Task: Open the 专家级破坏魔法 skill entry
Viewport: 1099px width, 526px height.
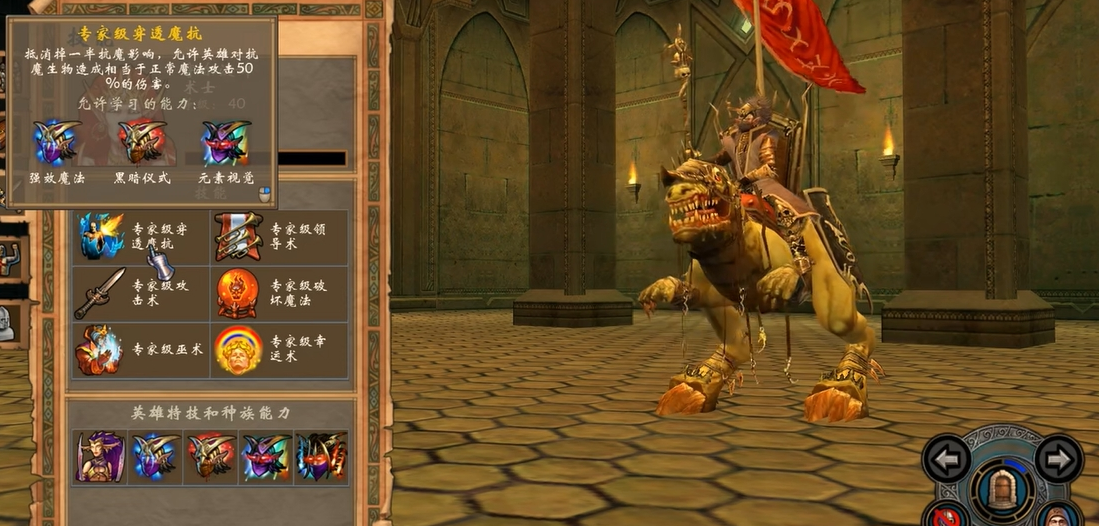Action: (239, 293)
